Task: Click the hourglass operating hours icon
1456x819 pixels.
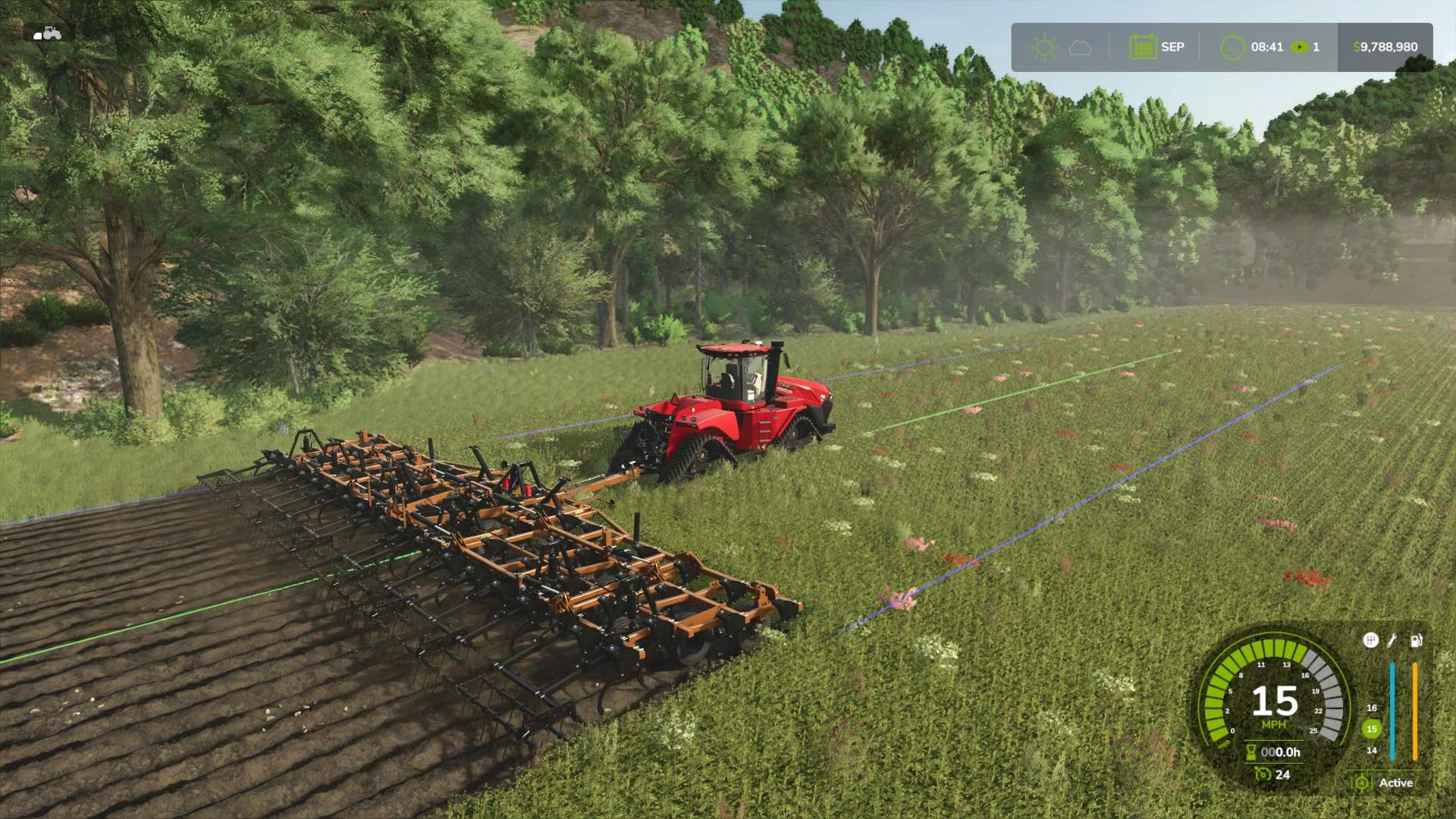Action: [x=1251, y=752]
